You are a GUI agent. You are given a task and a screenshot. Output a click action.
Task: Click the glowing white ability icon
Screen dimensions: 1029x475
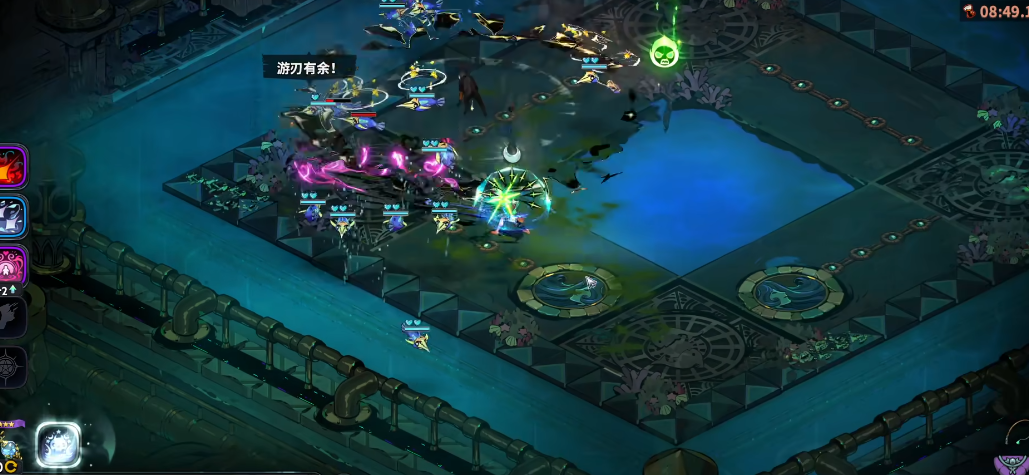tap(58, 444)
